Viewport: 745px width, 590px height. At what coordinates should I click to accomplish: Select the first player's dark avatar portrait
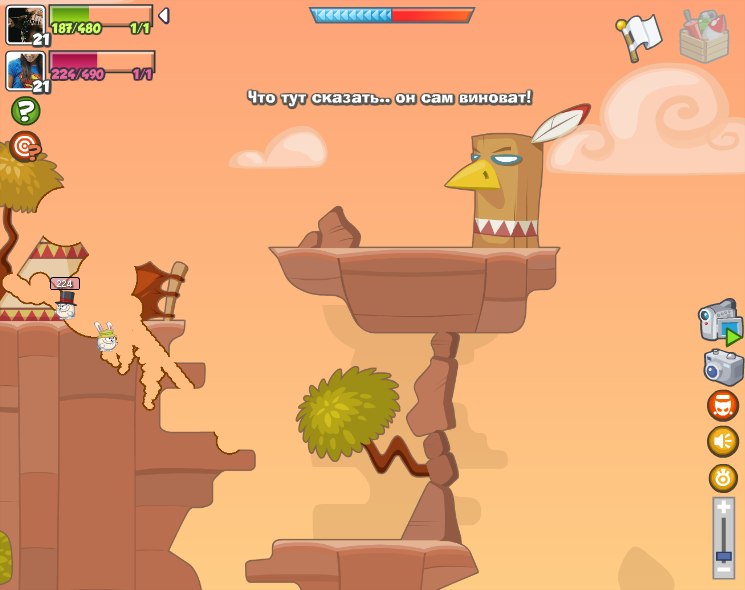point(25,24)
